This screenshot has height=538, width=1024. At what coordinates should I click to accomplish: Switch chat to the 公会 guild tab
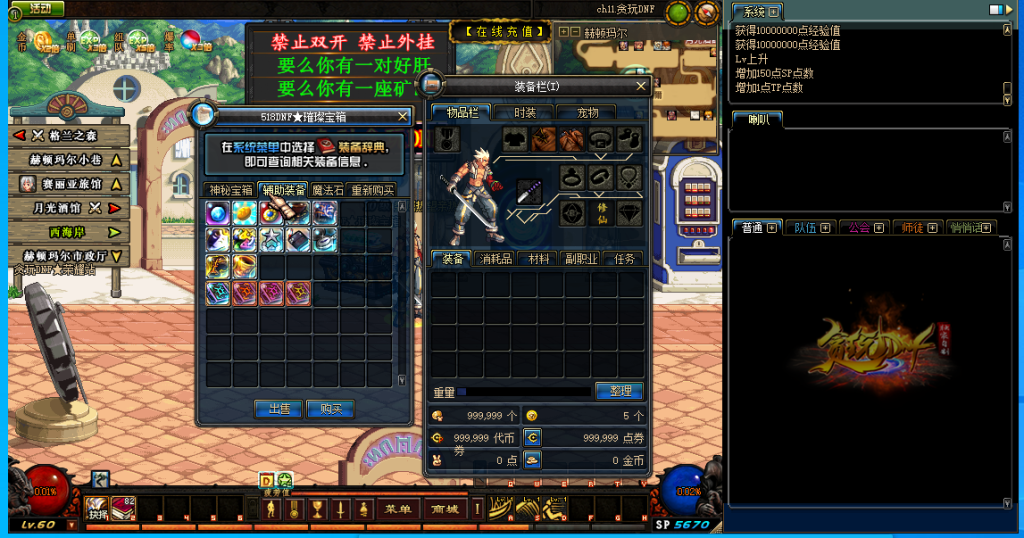tap(859, 227)
